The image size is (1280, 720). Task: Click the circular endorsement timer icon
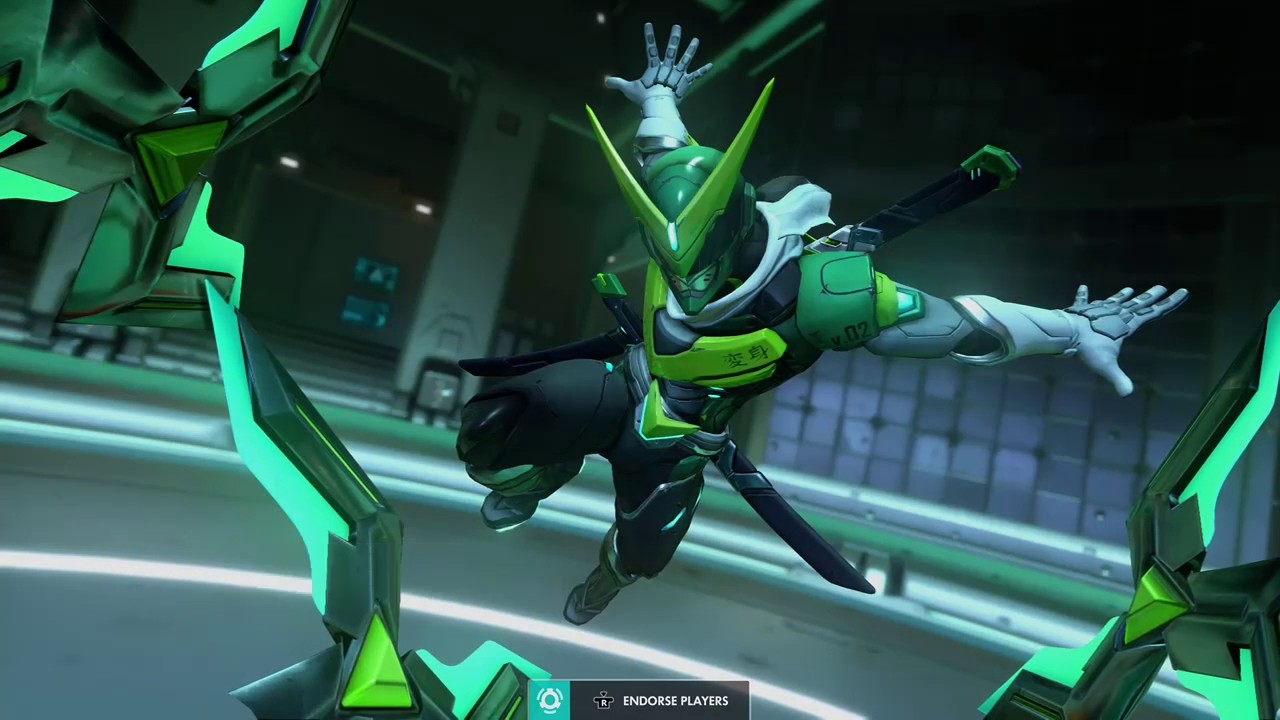550,701
